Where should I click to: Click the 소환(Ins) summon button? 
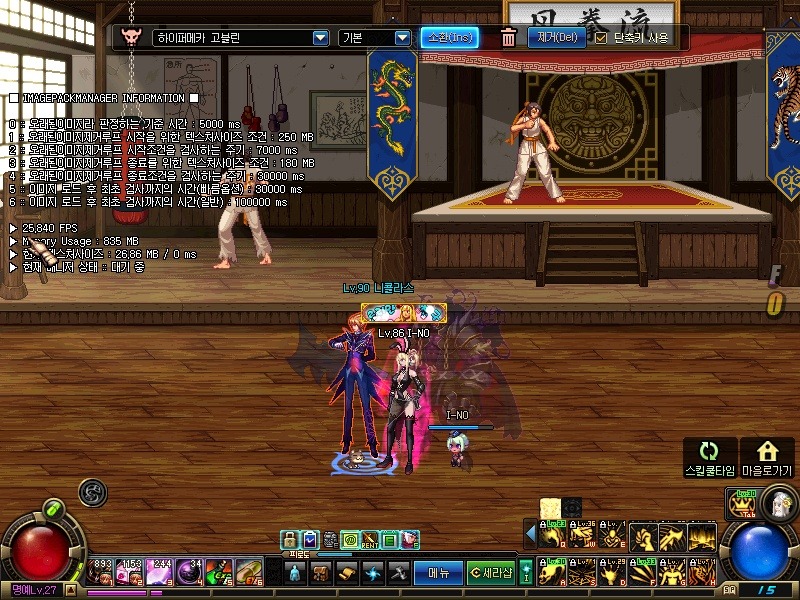coord(449,38)
